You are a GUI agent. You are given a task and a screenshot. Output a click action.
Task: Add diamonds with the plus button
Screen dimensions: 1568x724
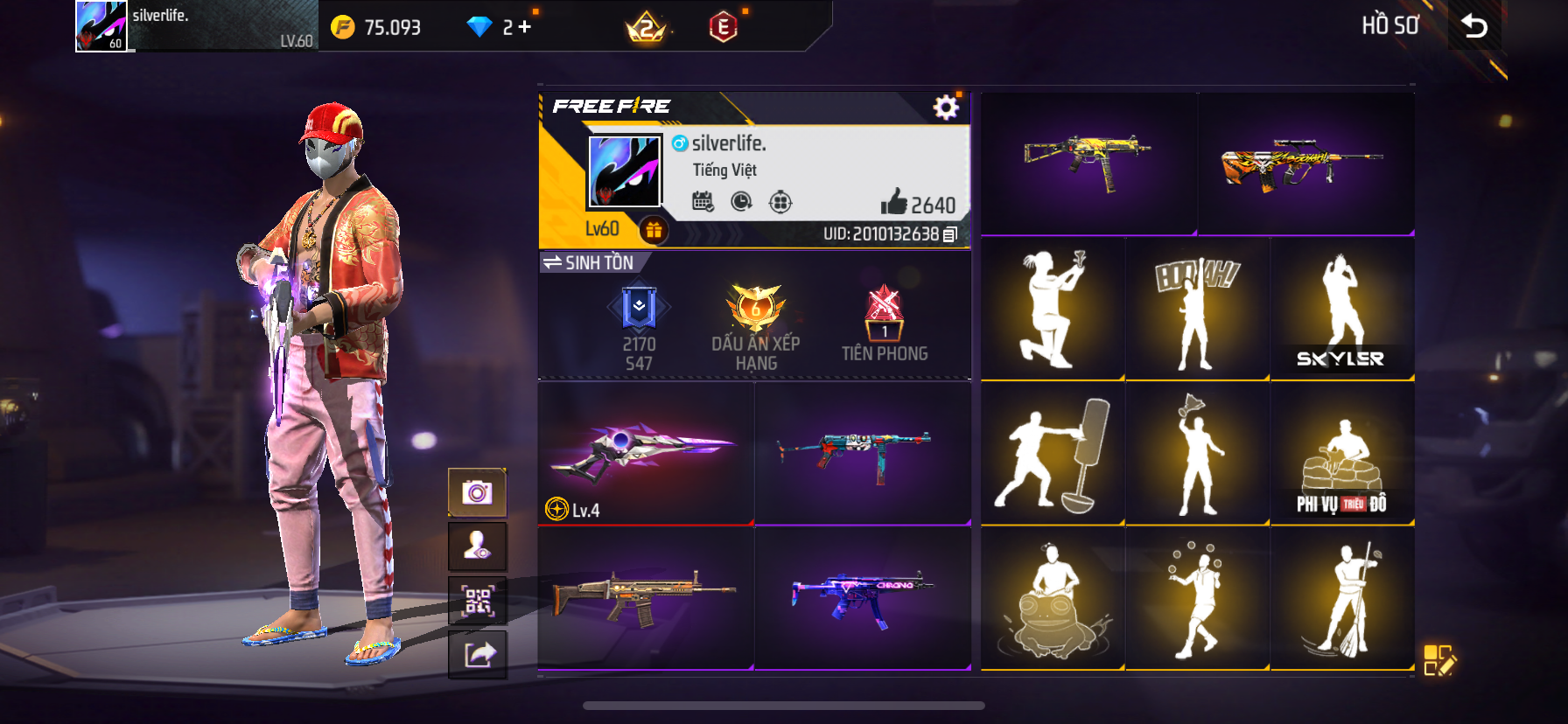(x=525, y=27)
